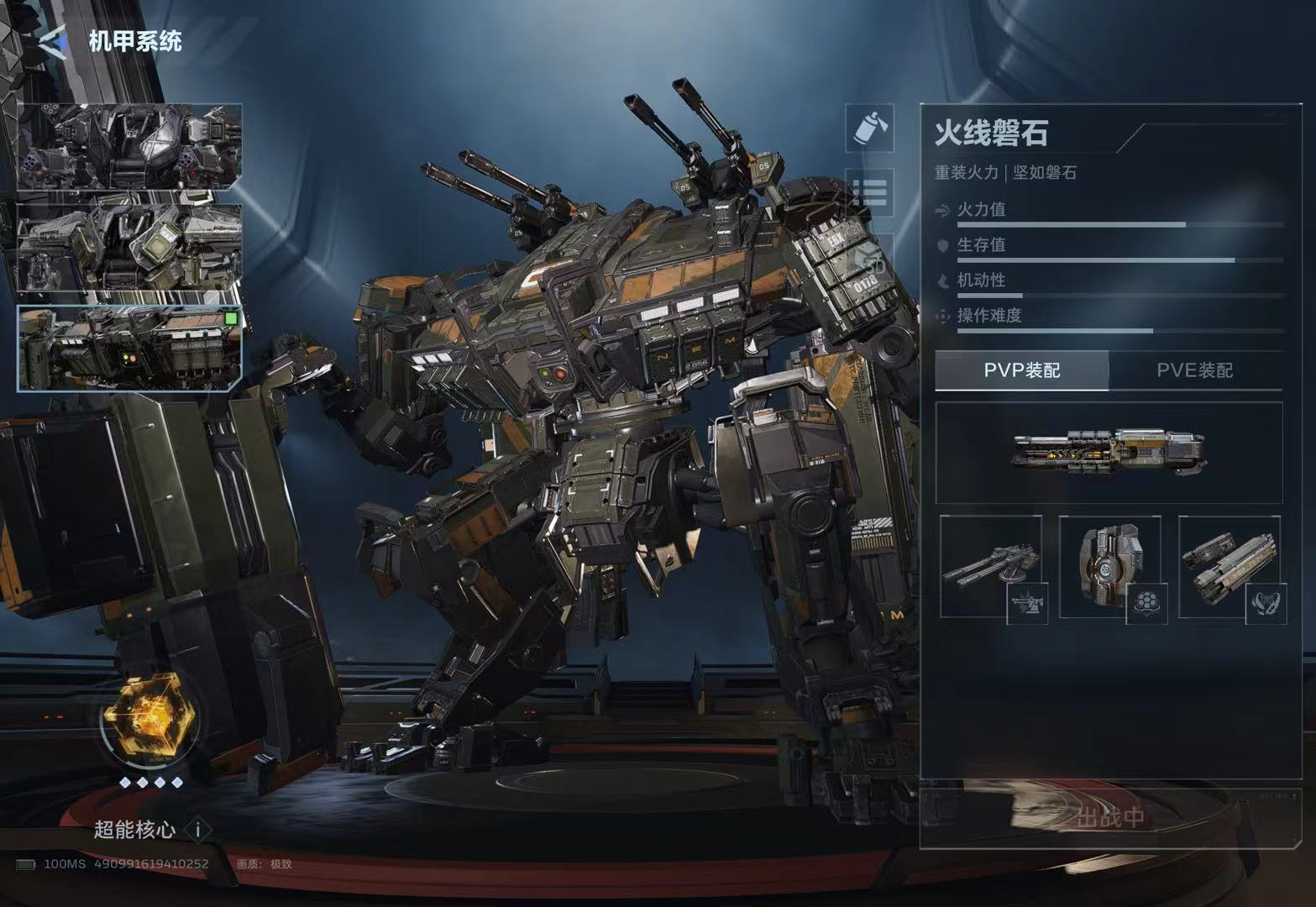Select the highlighted mech thumbnail with green square
Screen dimensions: 1316x907
pyautogui.click(x=130, y=348)
